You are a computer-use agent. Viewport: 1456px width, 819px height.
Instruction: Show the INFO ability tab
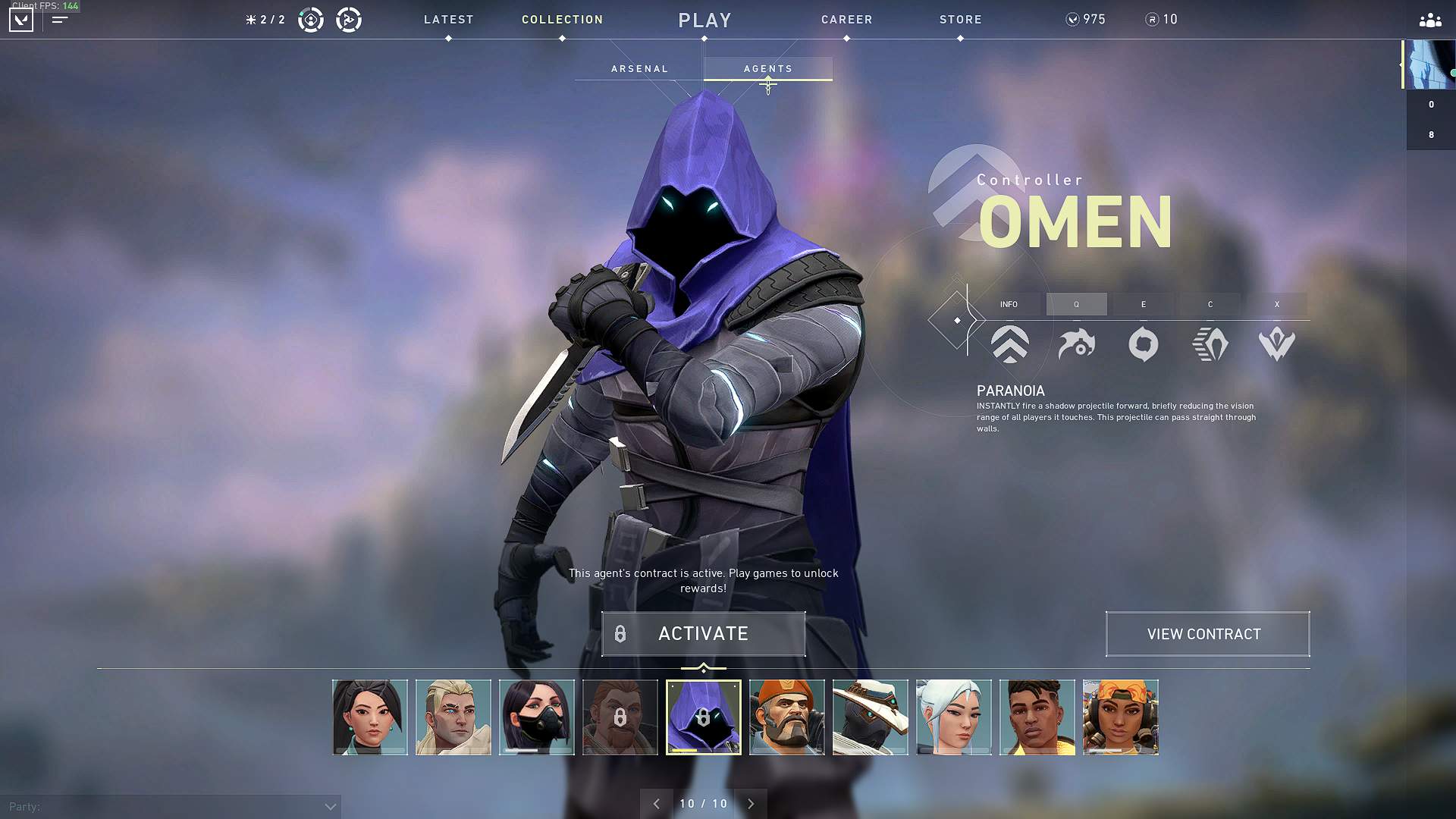[1009, 304]
